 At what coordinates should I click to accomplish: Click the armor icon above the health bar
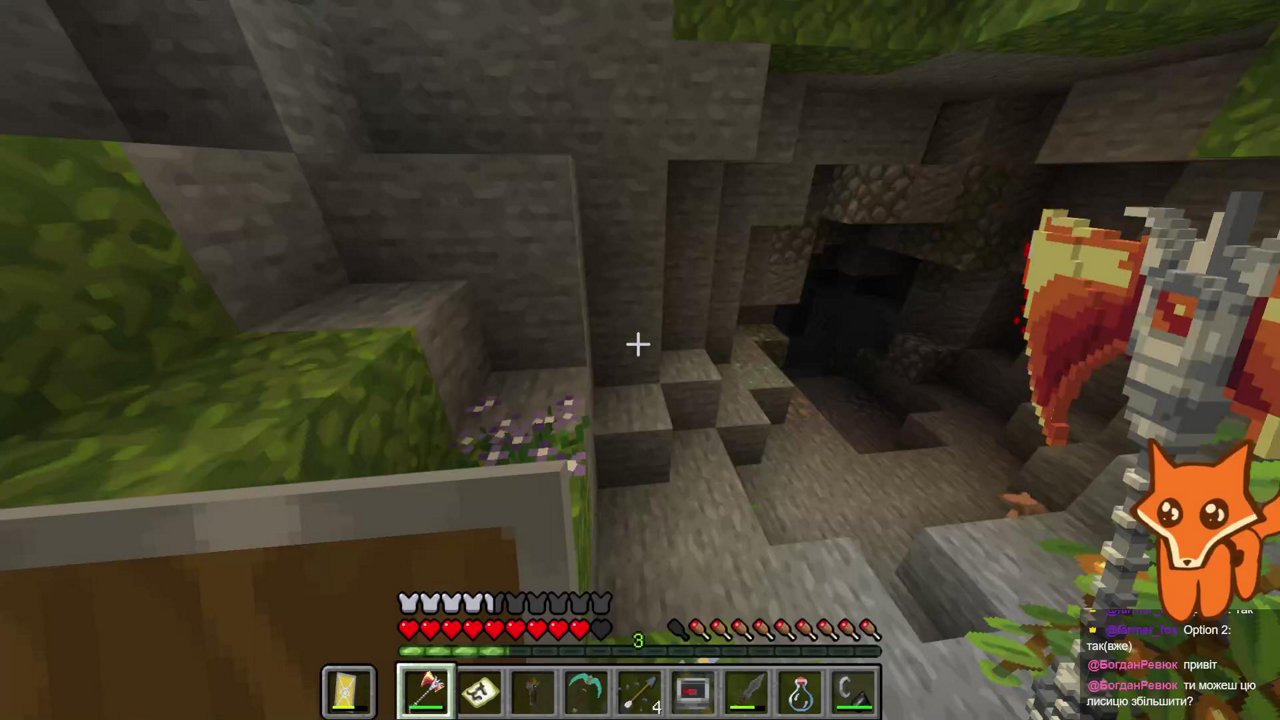coord(408,602)
